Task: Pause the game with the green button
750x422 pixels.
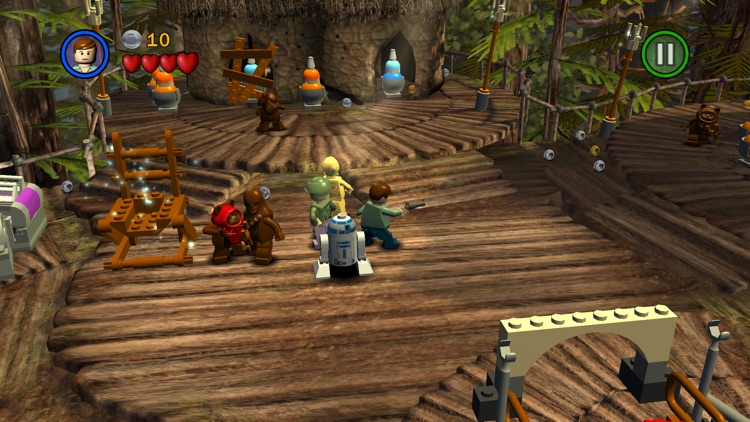Action: (665, 53)
